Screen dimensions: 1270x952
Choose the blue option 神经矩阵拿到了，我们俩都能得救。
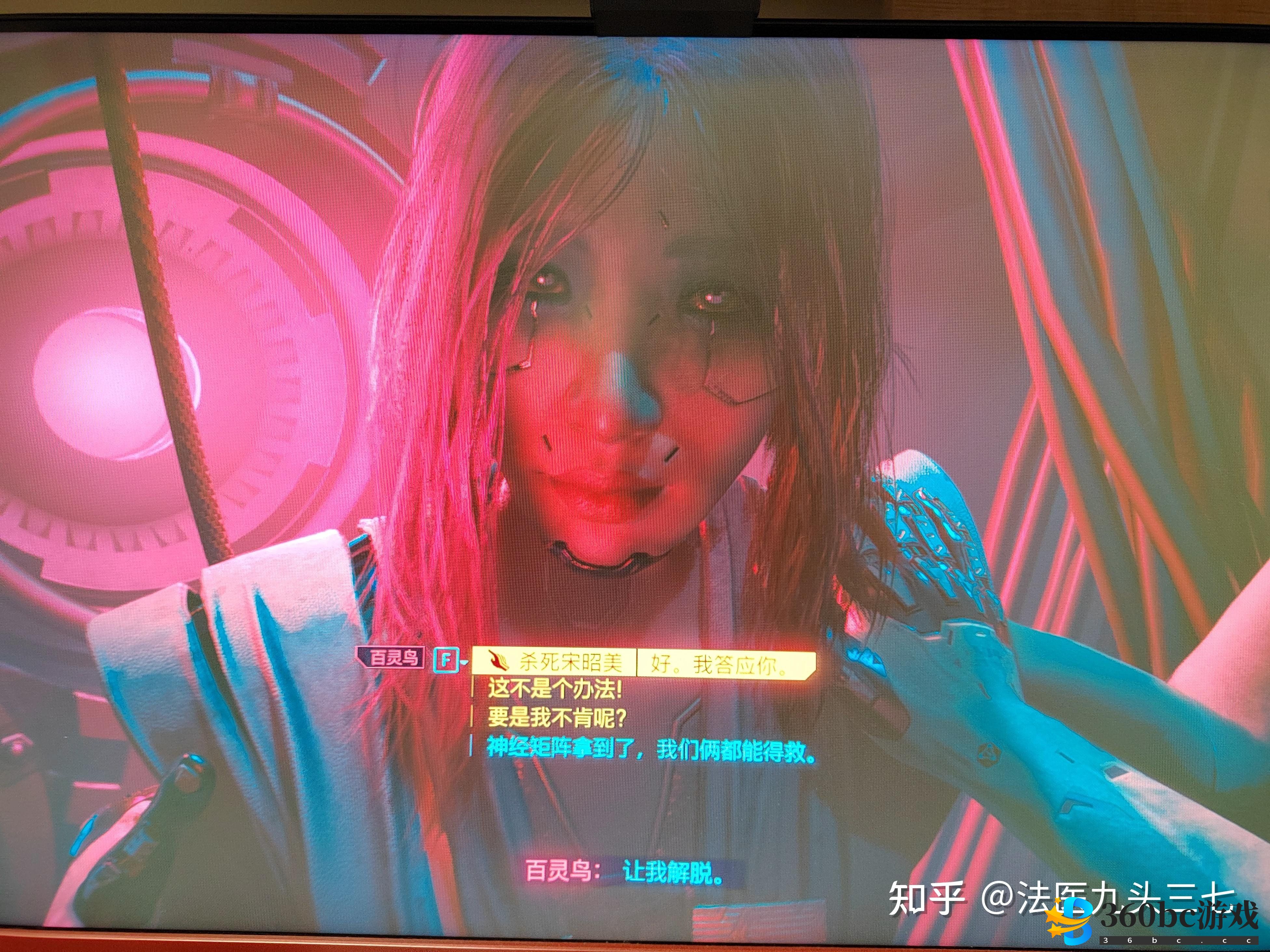point(651,749)
